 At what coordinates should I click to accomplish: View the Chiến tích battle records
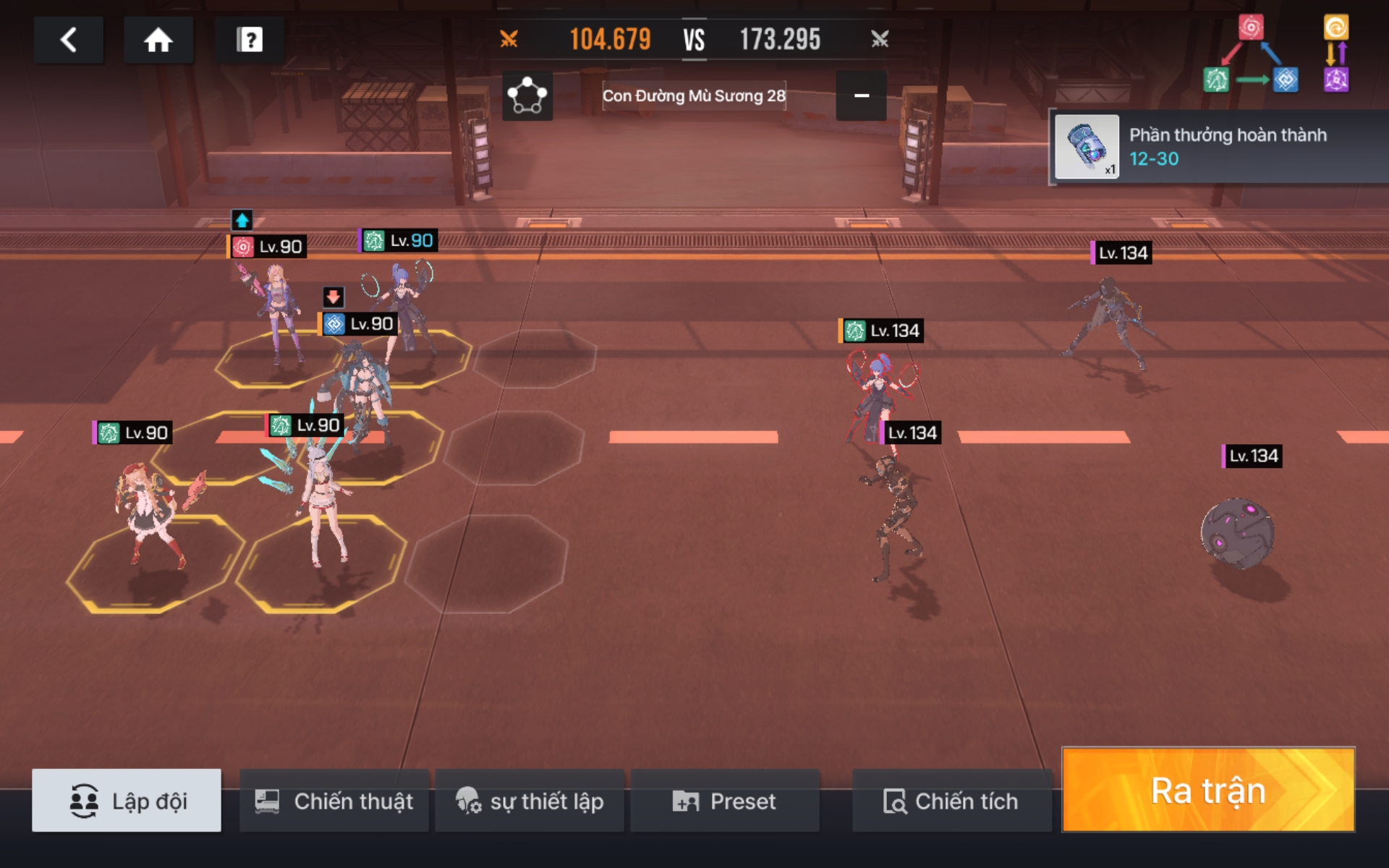click(951, 801)
